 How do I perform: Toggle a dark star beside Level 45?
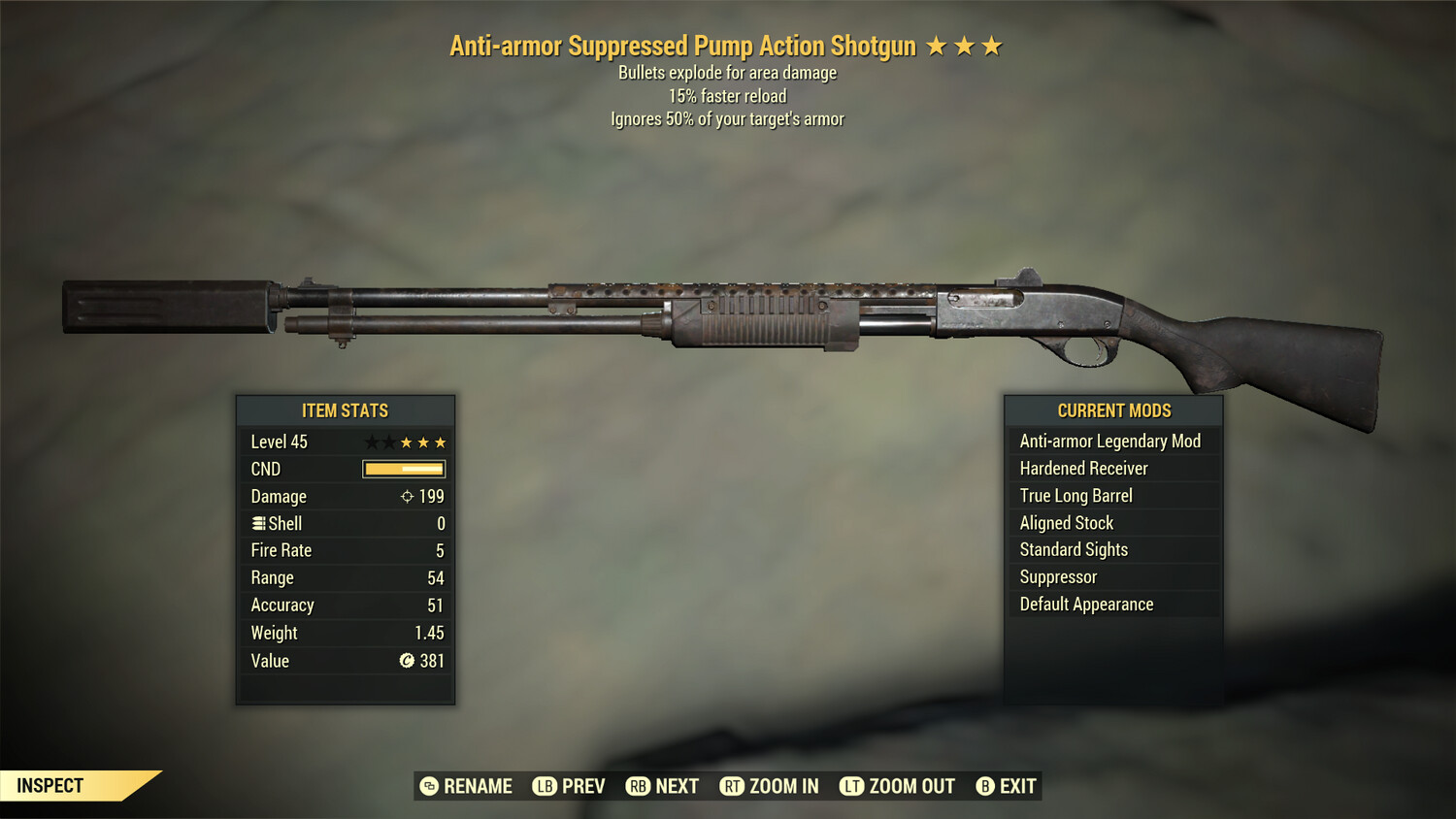[373, 442]
